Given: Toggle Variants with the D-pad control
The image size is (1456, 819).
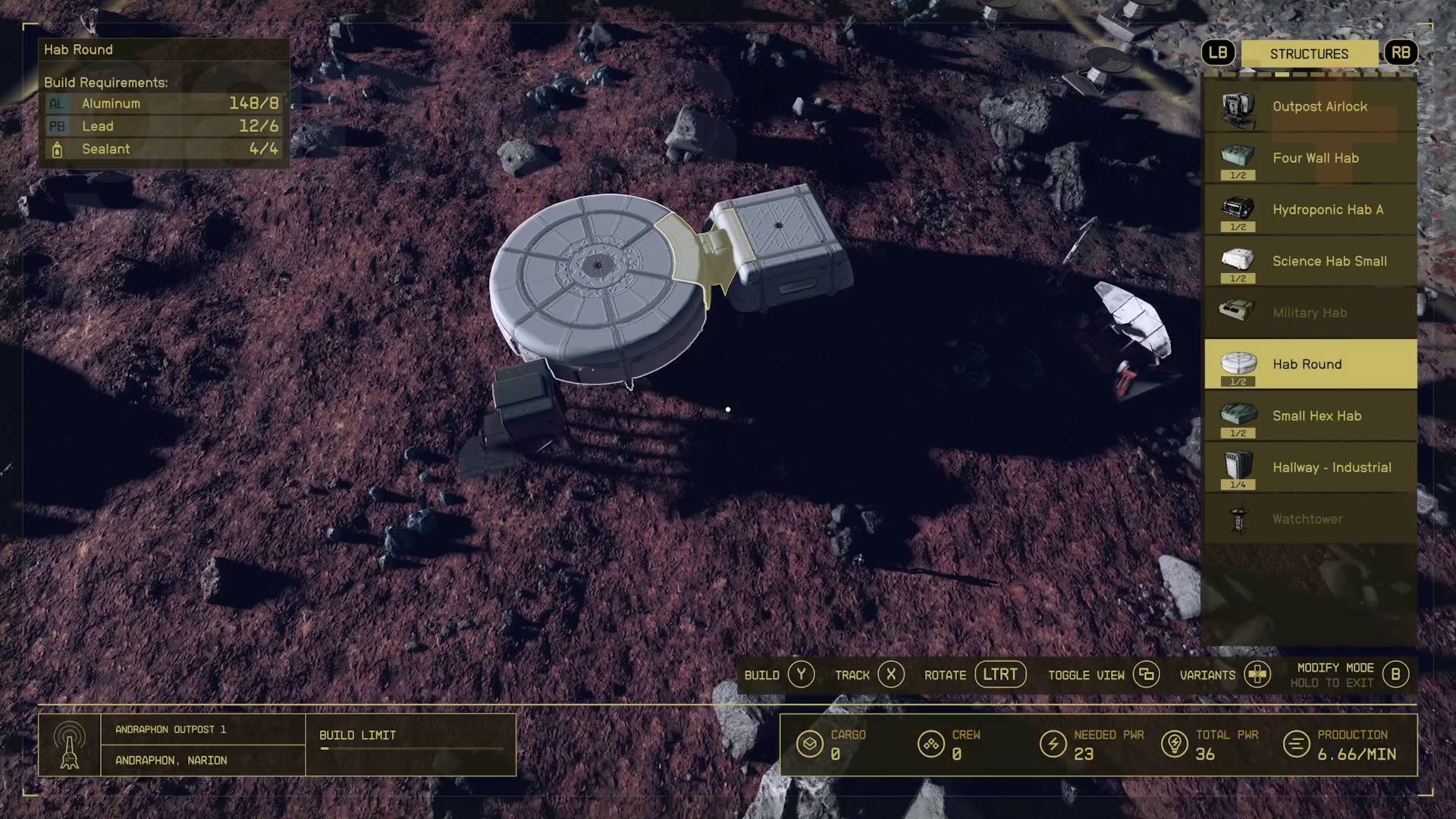Looking at the screenshot, I should [x=1258, y=674].
